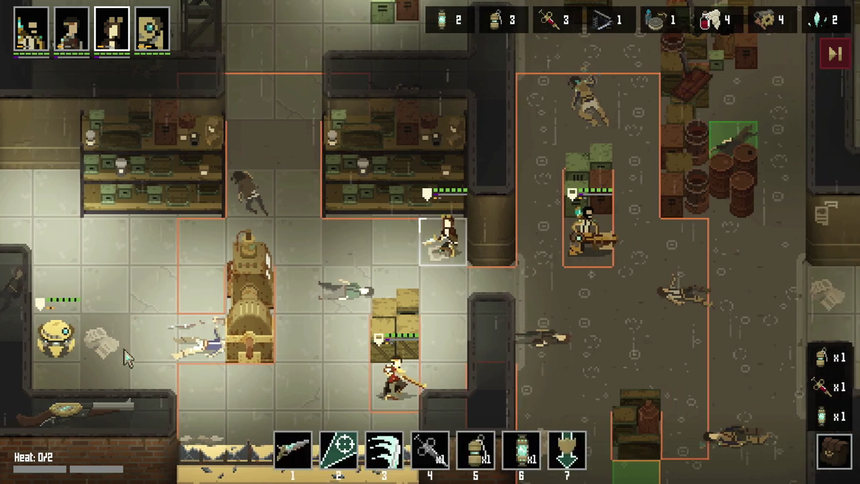Image resolution: width=860 pixels, height=484 pixels.
Task: Use the syringe item in slot 4
Action: [430, 451]
